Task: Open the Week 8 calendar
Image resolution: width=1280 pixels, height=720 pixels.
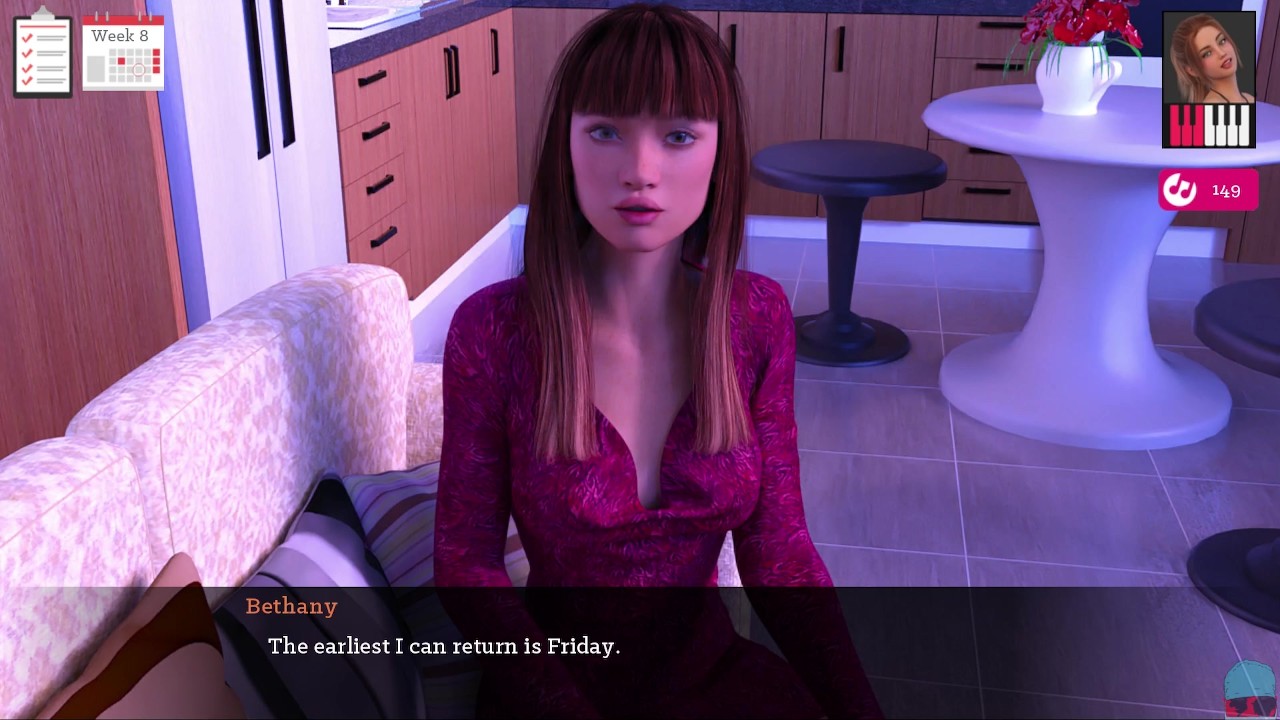Action: click(x=123, y=52)
